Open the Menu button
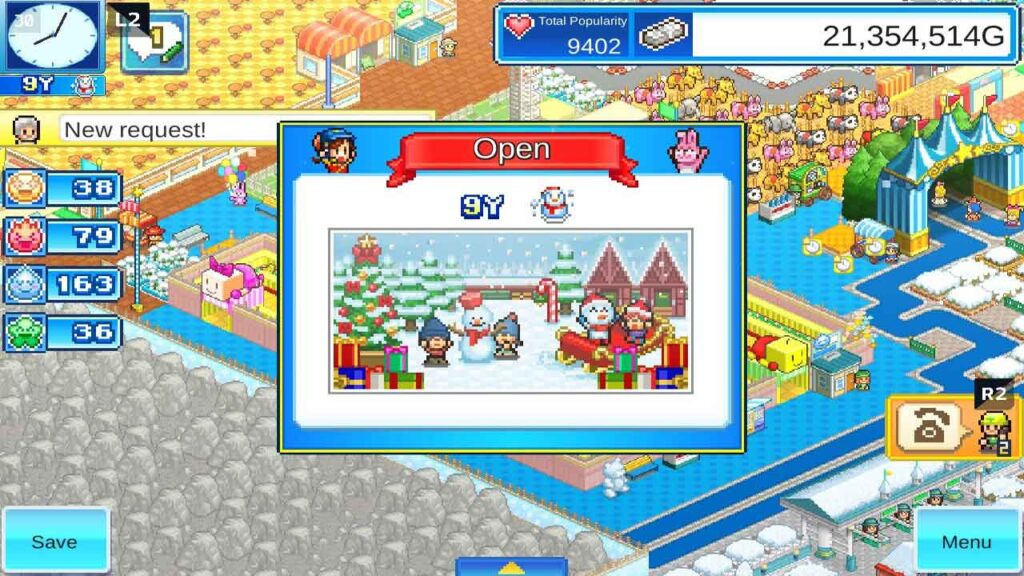Viewport: 1024px width, 576px height. [966, 541]
